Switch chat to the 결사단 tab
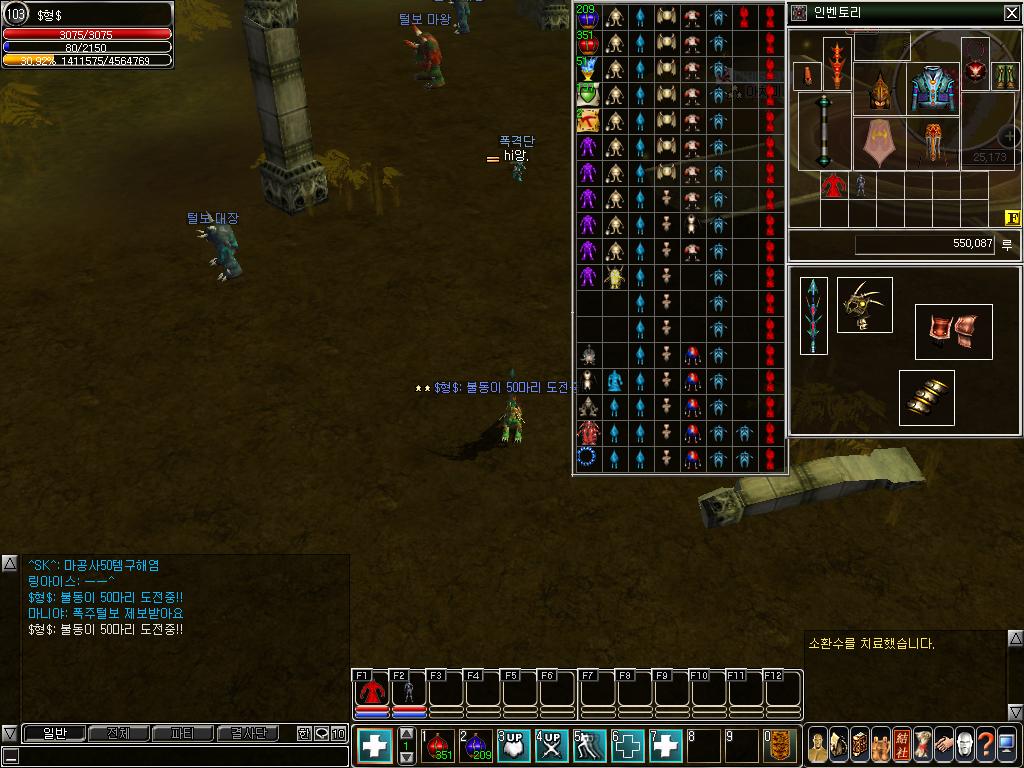The width and height of the screenshot is (1024, 768). [248, 734]
